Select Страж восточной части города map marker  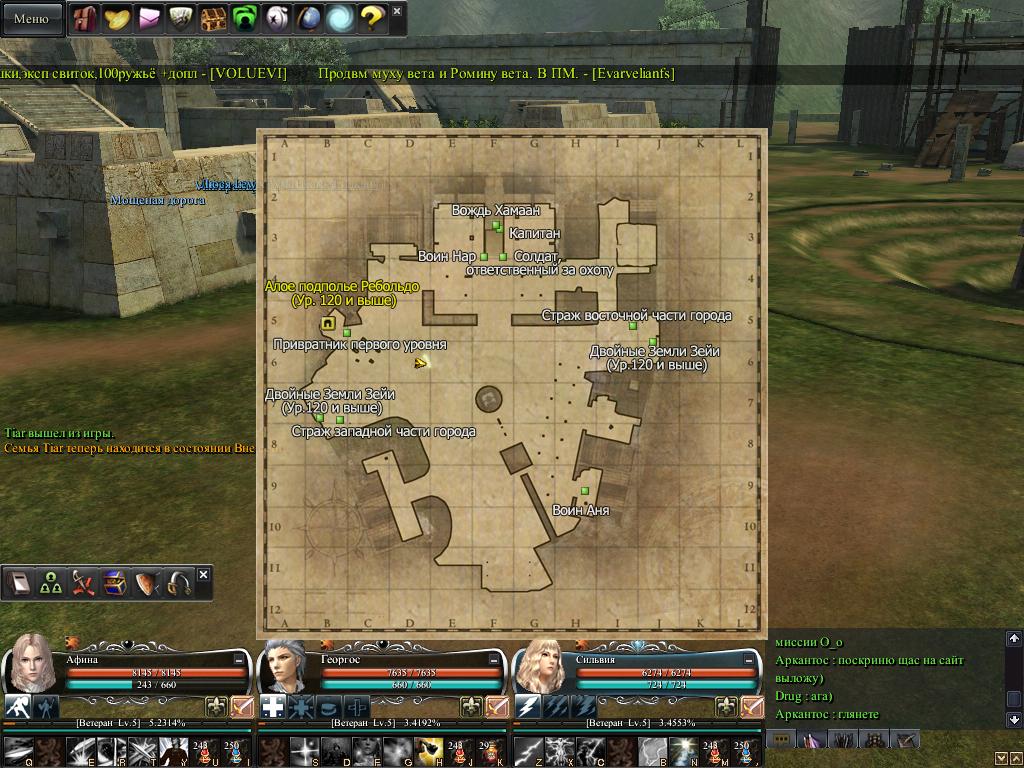point(633,326)
